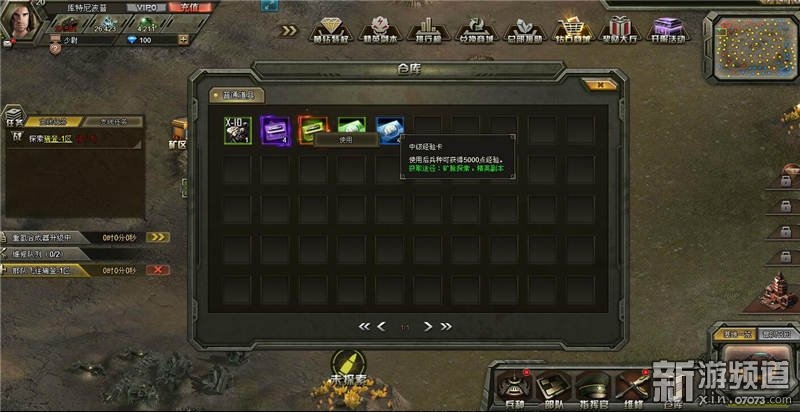Viewport: 800px width, 412px height.
Task: Select the blue card item slot
Action: [389, 130]
